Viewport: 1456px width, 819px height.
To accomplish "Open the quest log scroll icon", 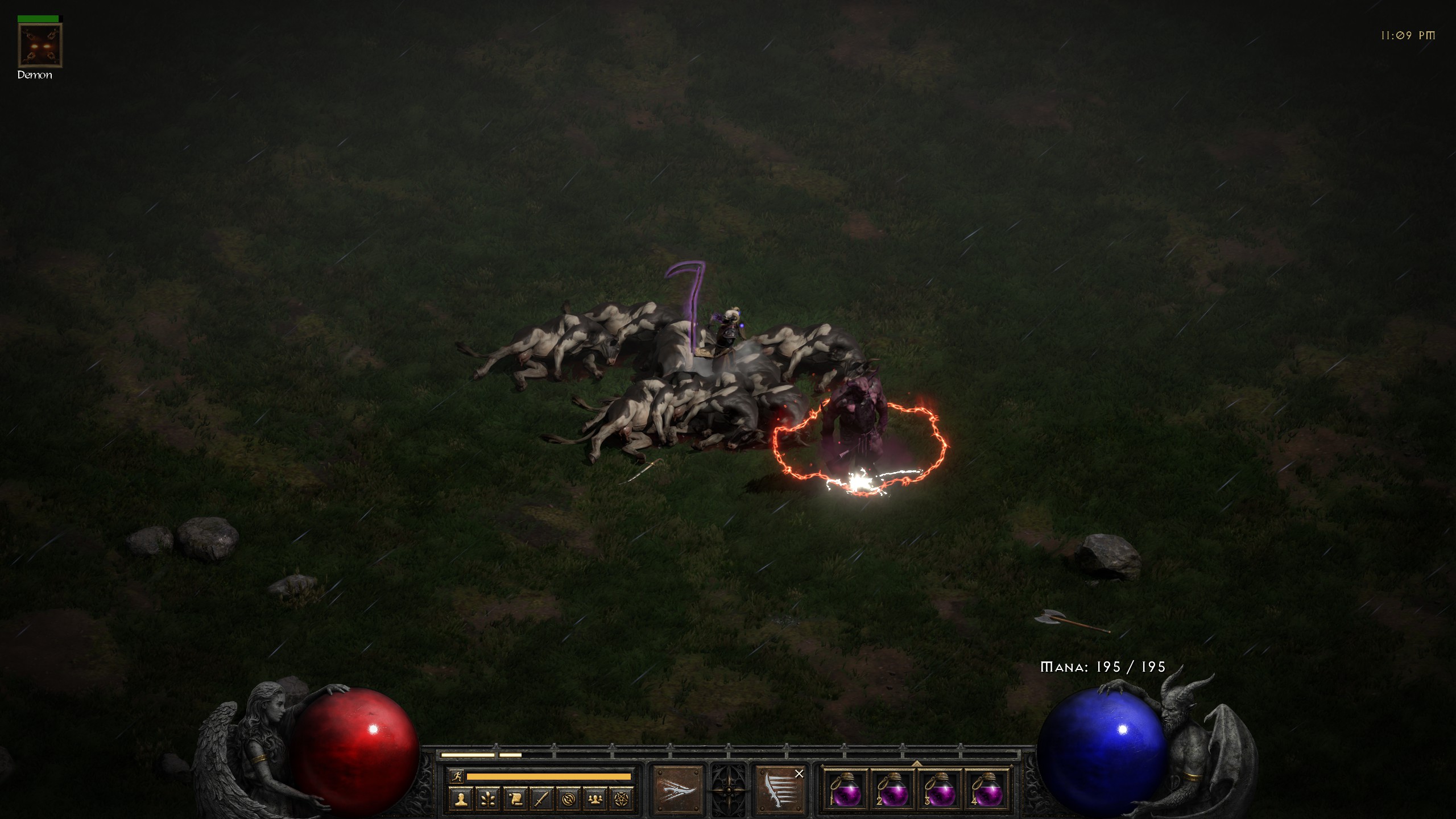I will pyautogui.click(x=515, y=799).
